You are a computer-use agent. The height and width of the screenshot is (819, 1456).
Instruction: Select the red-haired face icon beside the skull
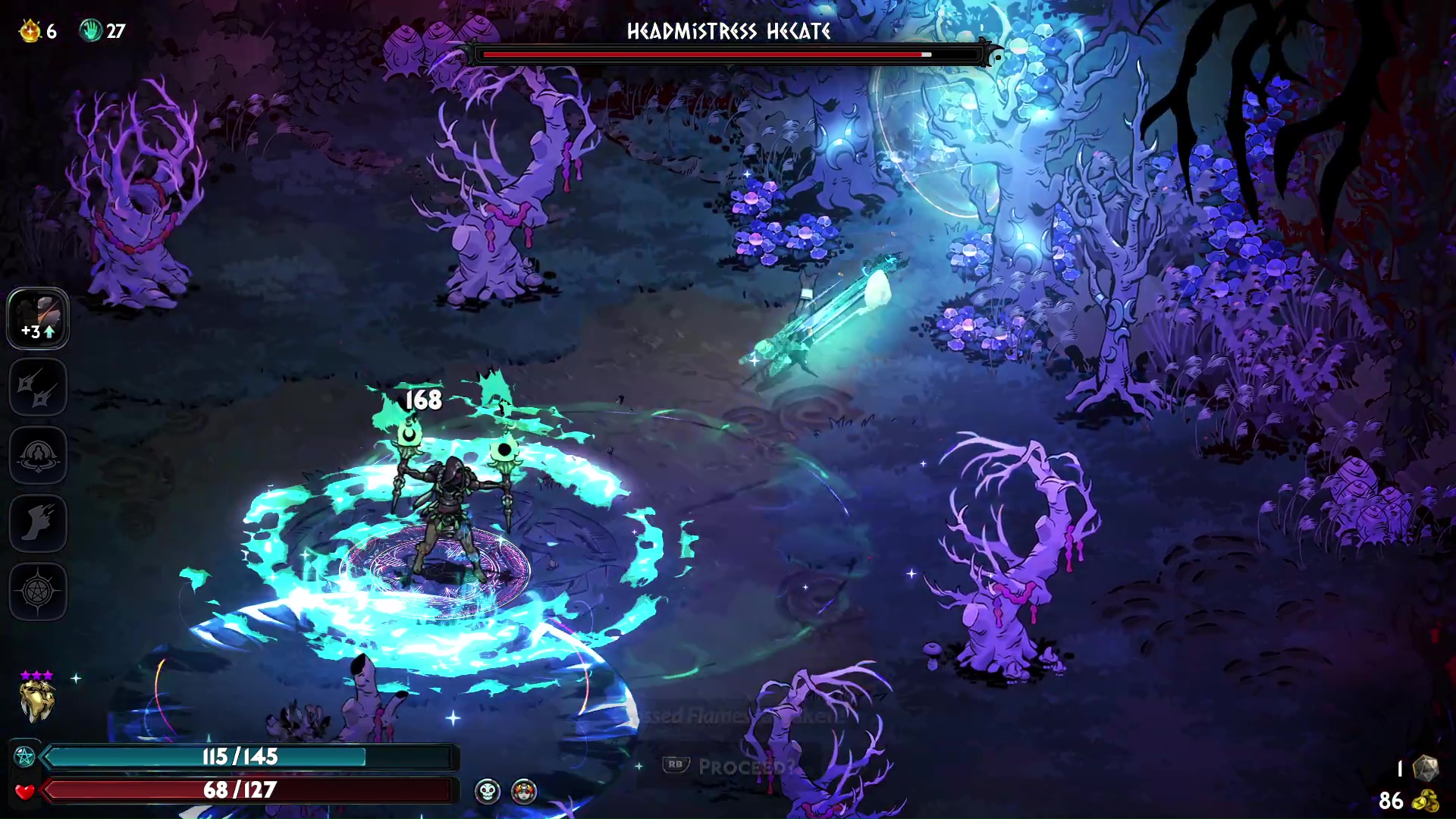524,792
